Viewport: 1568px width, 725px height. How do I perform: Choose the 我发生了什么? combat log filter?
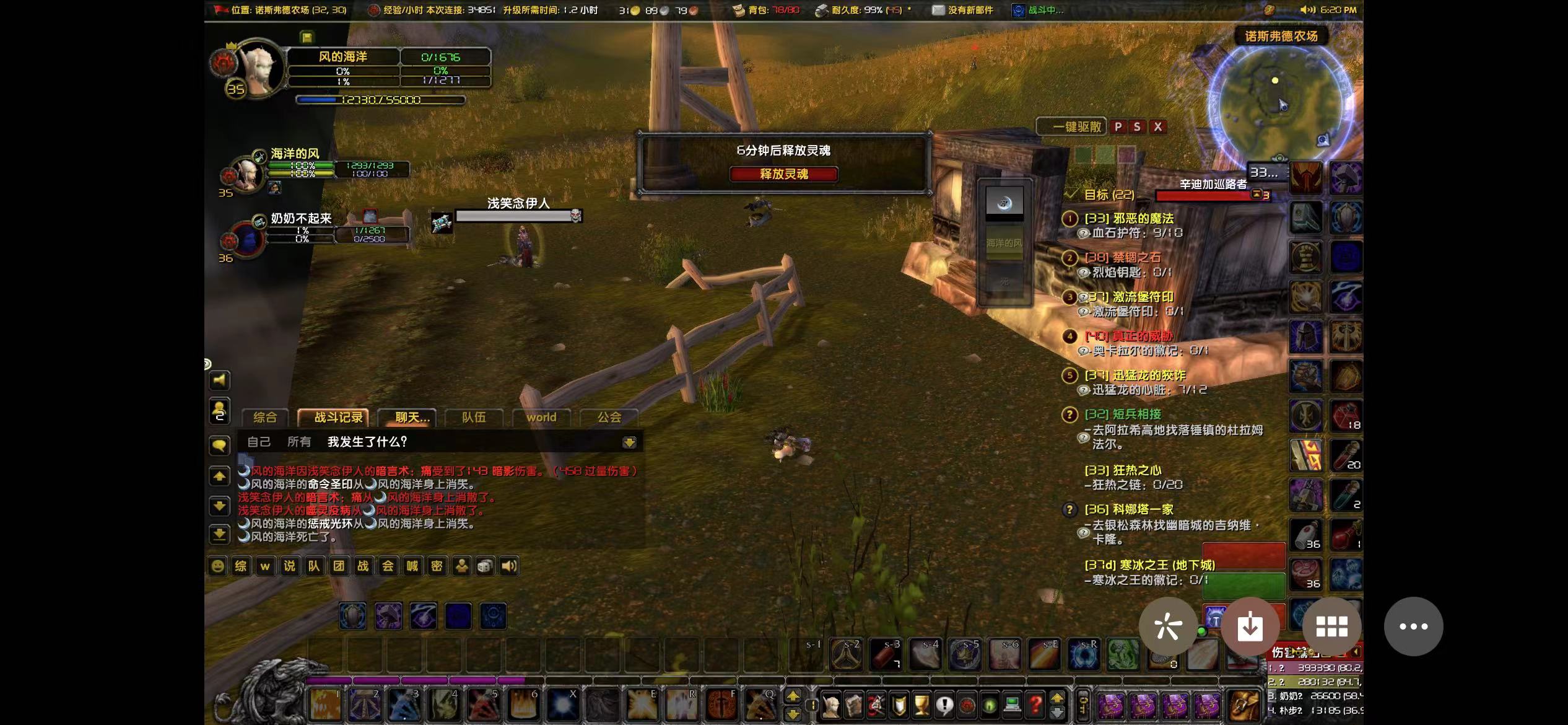click(367, 442)
